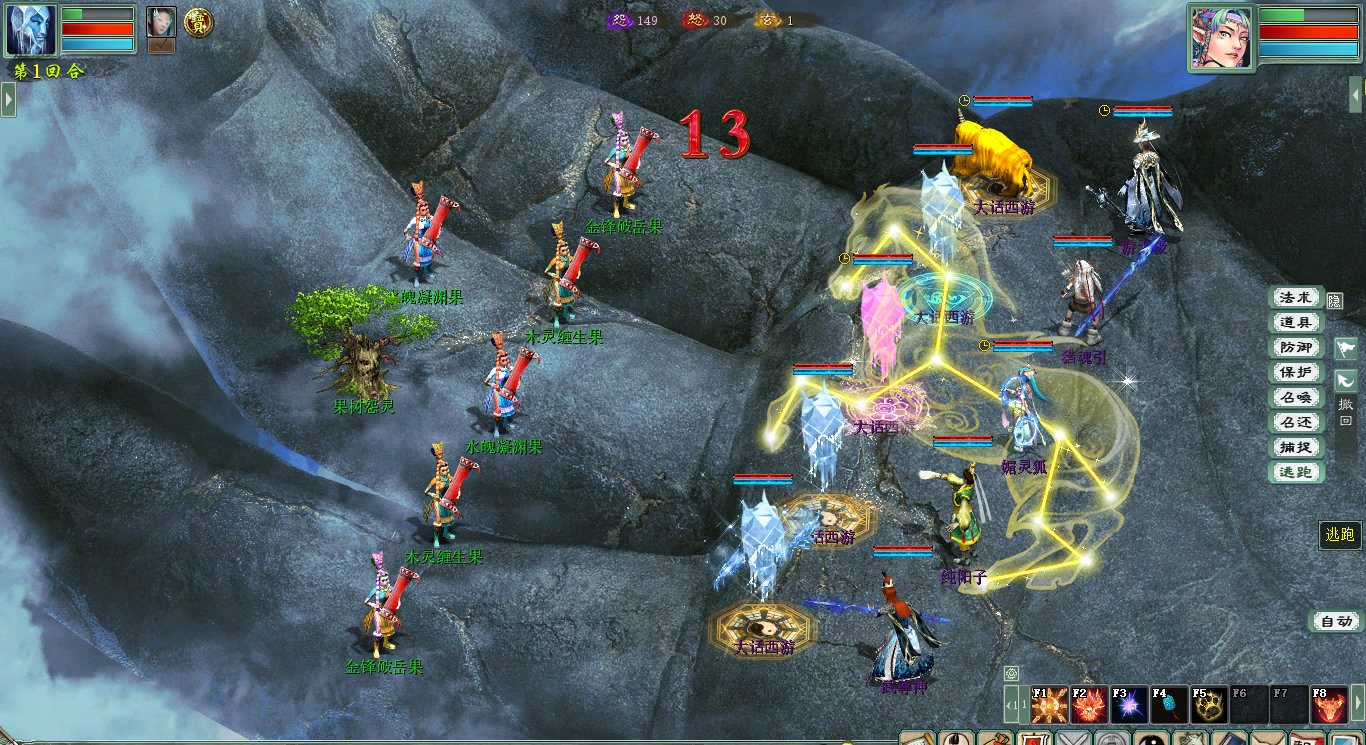The image size is (1366, 745).
Task: Choose the 保护 protect command
Action: pos(1296,372)
